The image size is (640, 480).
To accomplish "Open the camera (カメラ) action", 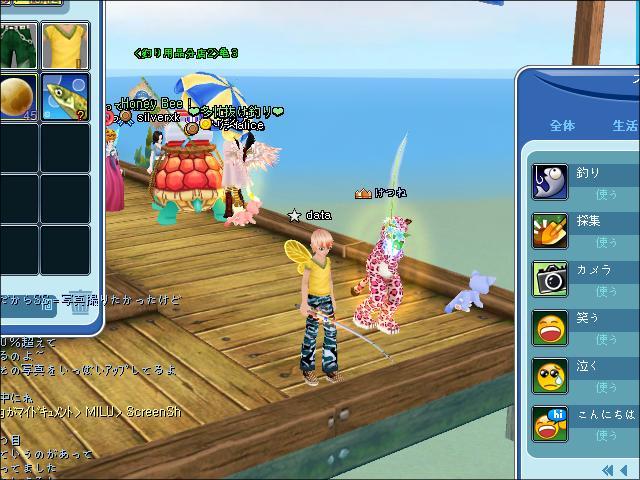I will 550,279.
